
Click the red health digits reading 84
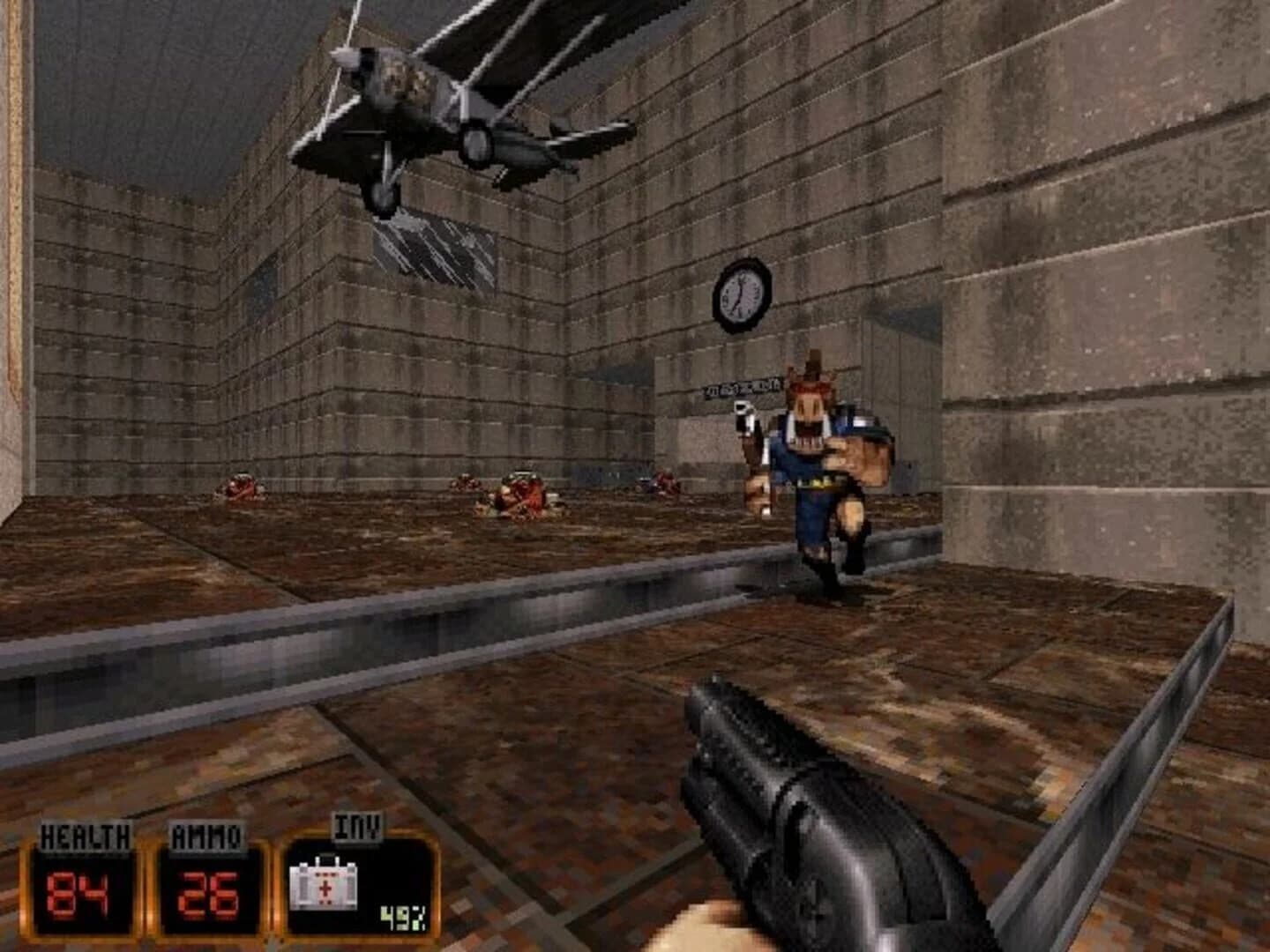pyautogui.click(x=78, y=892)
